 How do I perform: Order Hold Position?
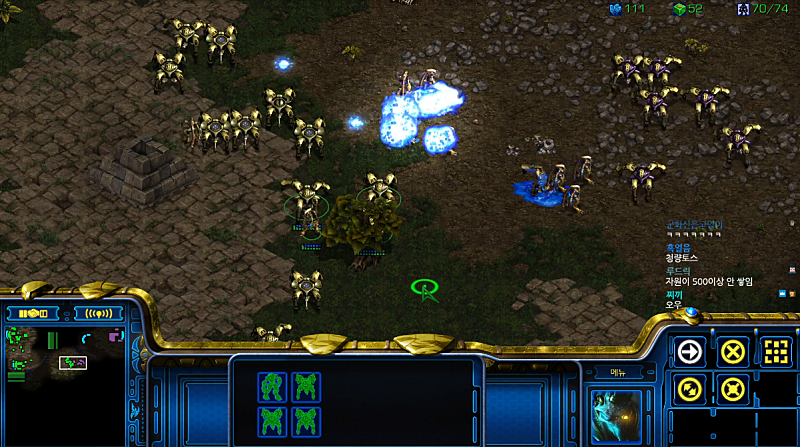coord(733,389)
